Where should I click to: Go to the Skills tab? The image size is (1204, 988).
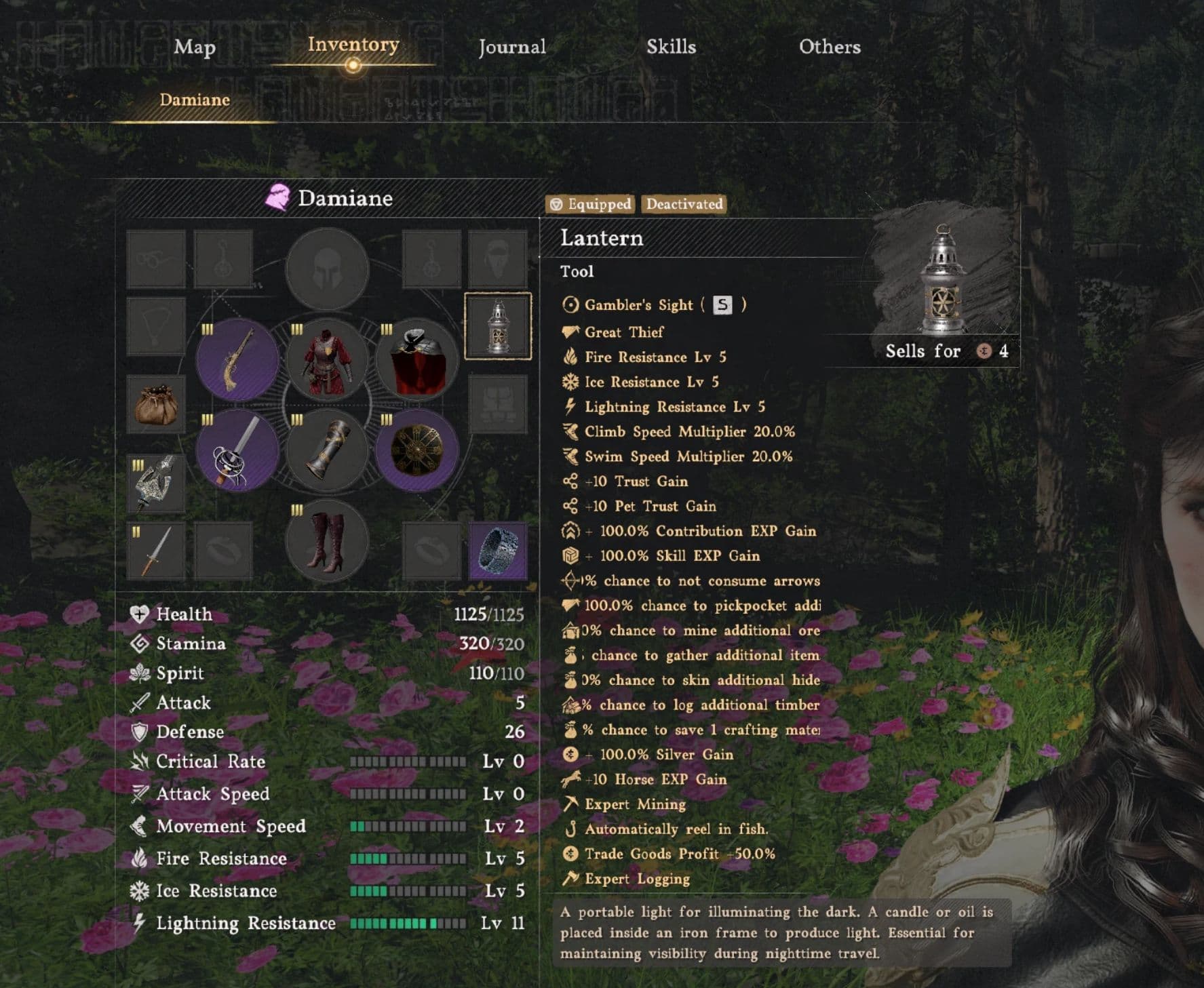tap(671, 47)
